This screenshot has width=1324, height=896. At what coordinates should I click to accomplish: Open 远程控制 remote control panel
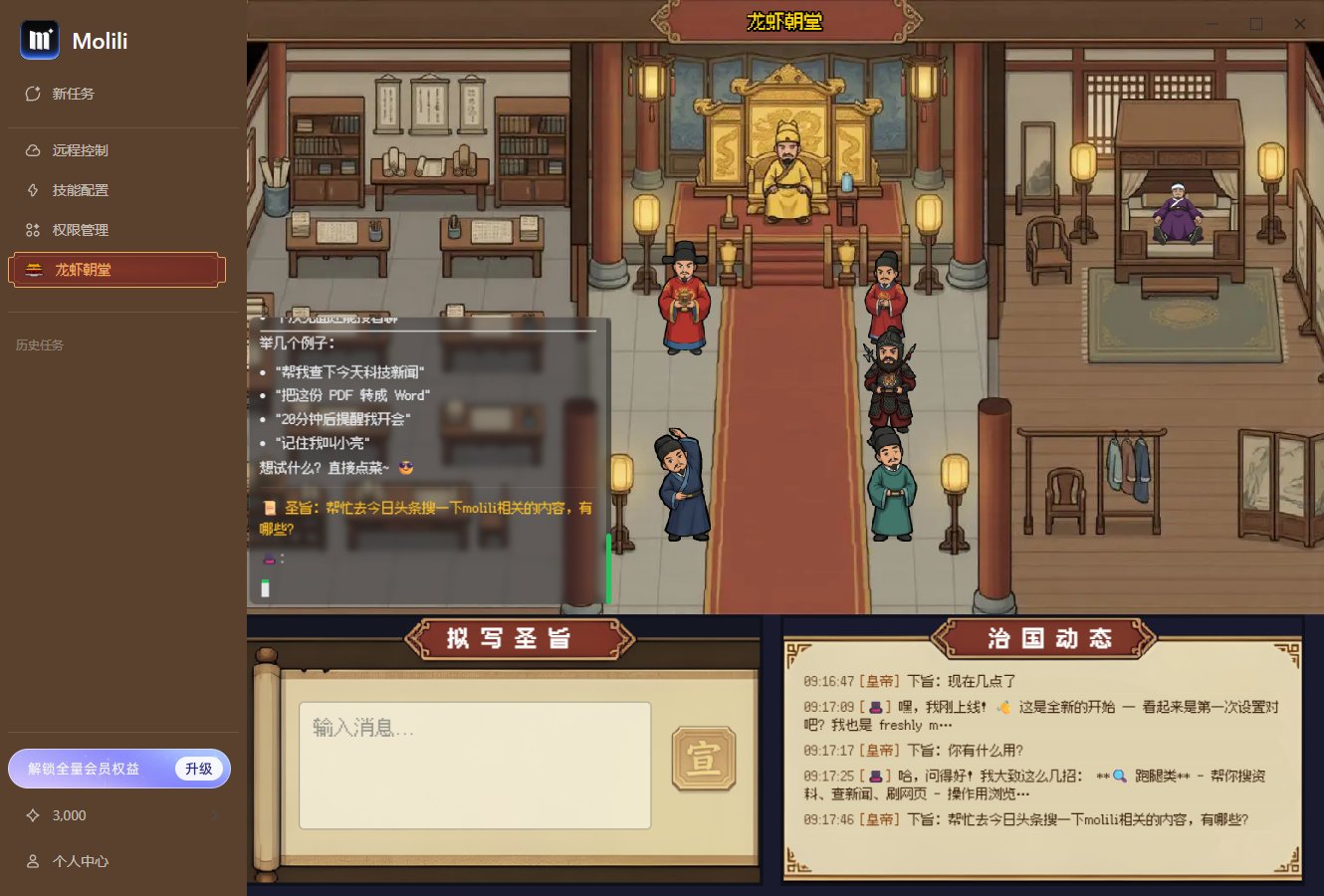click(31, 150)
